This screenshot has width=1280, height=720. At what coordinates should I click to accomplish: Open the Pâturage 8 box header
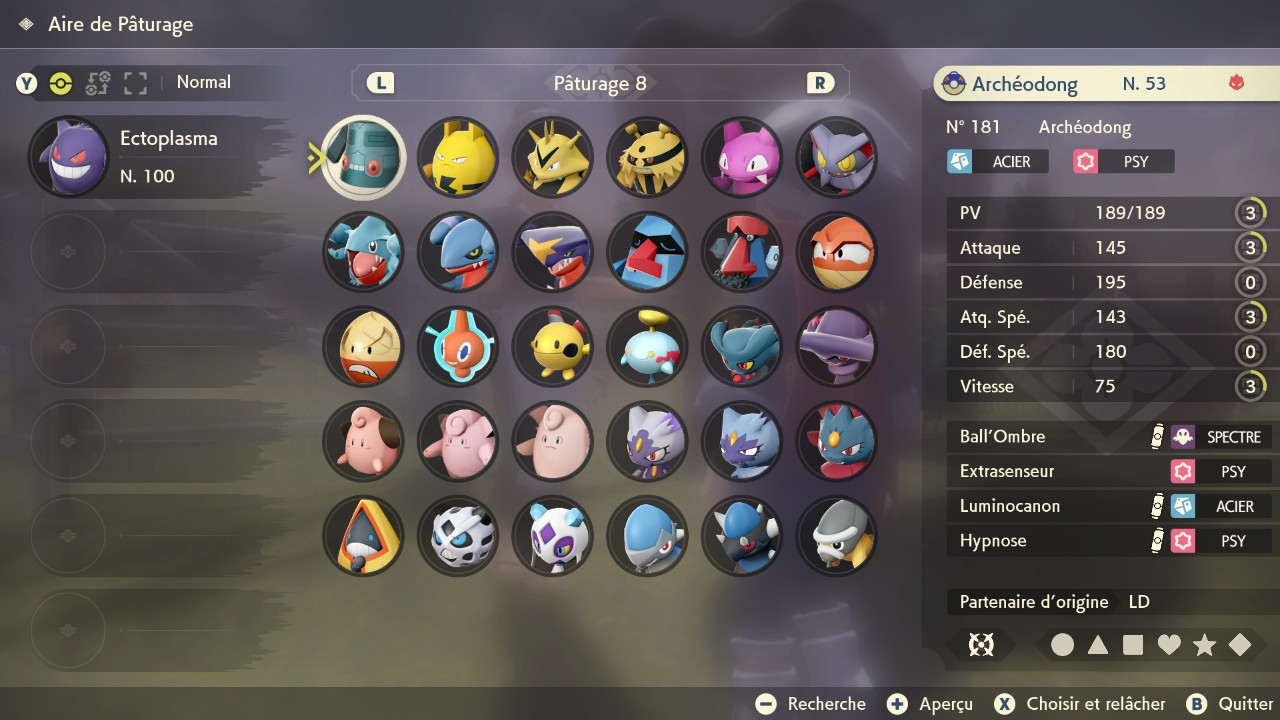coord(600,84)
